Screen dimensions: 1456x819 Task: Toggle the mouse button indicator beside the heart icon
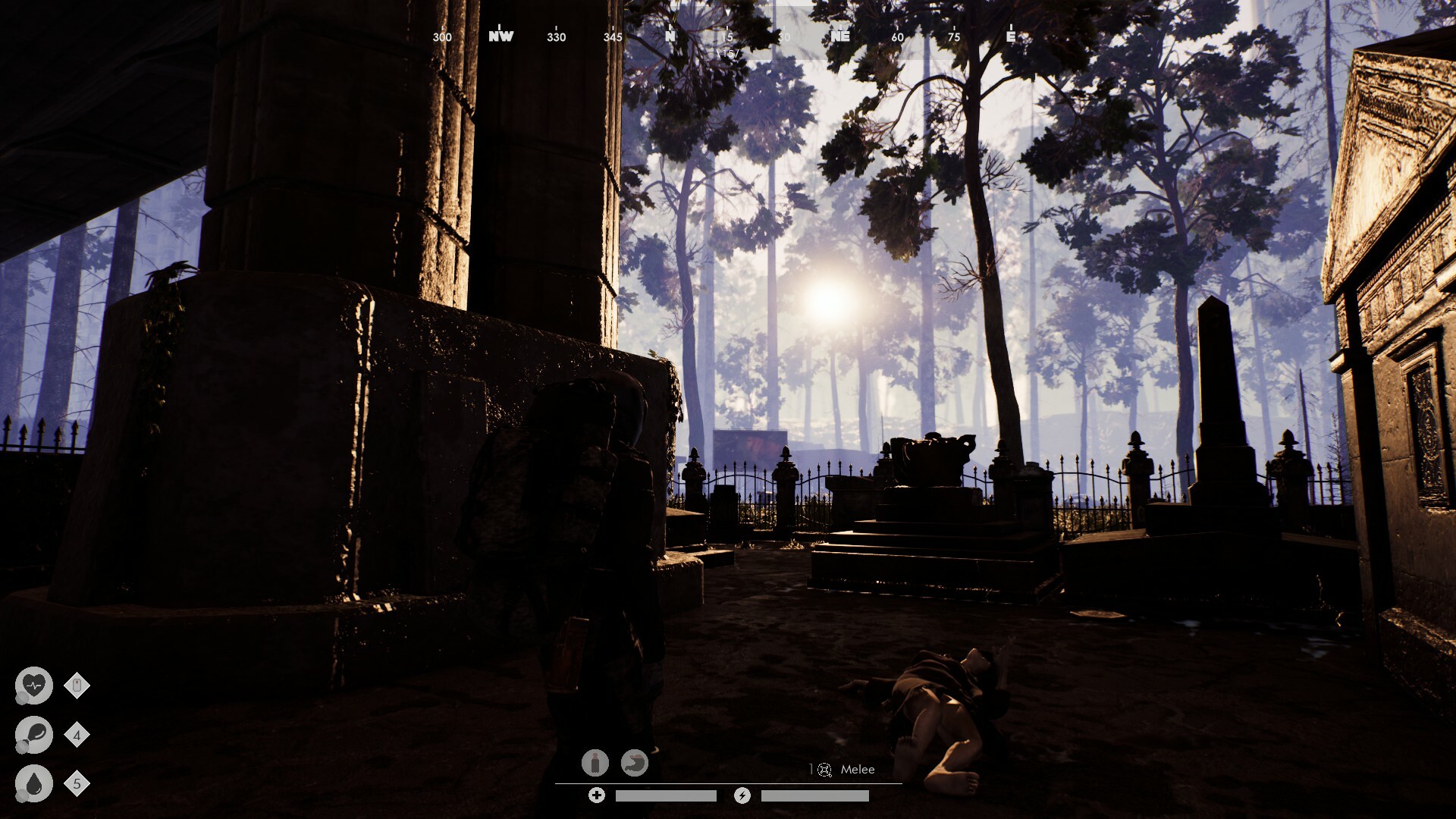pos(76,685)
